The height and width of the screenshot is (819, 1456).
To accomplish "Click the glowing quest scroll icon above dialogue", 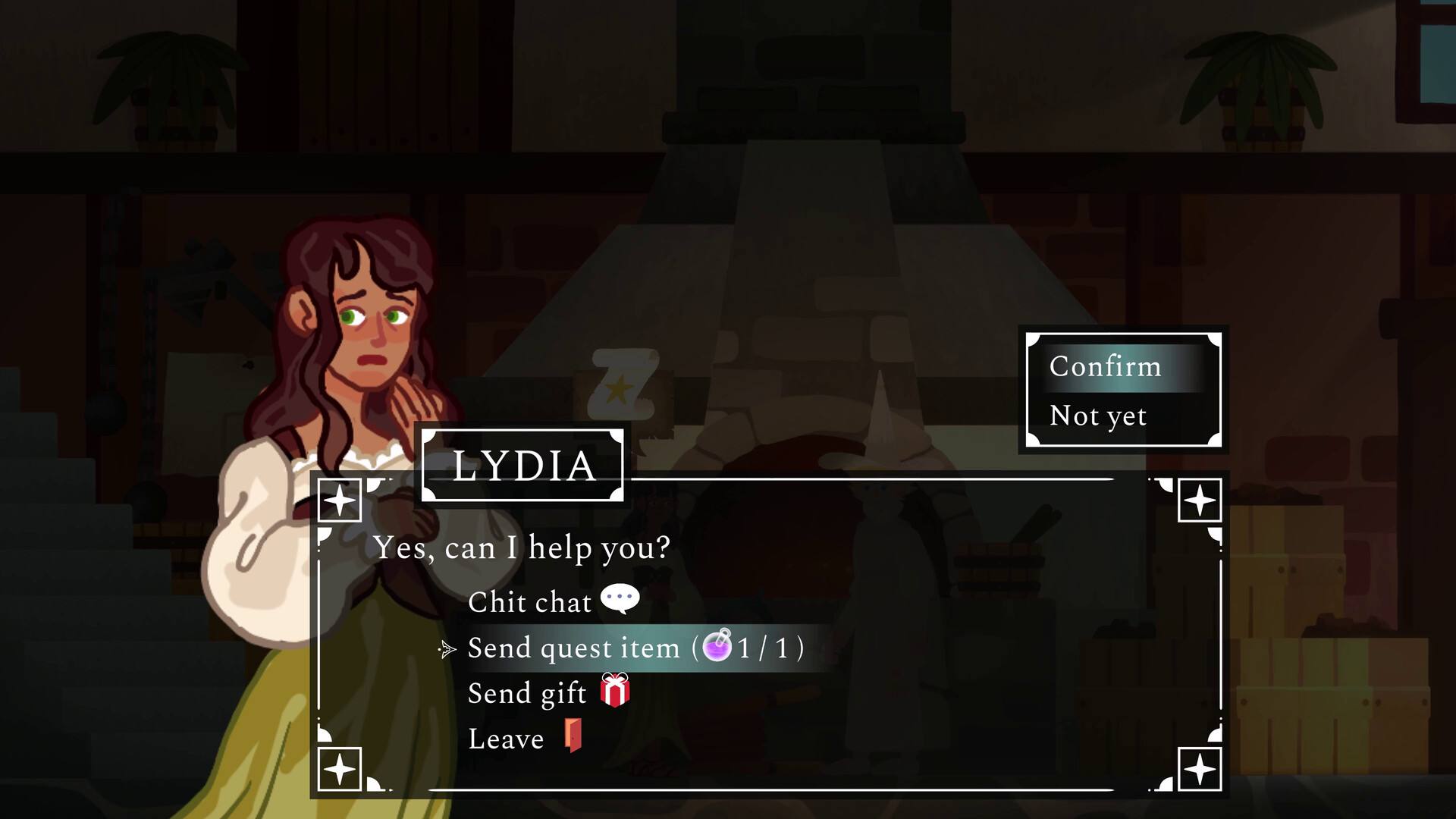I will (x=623, y=383).
